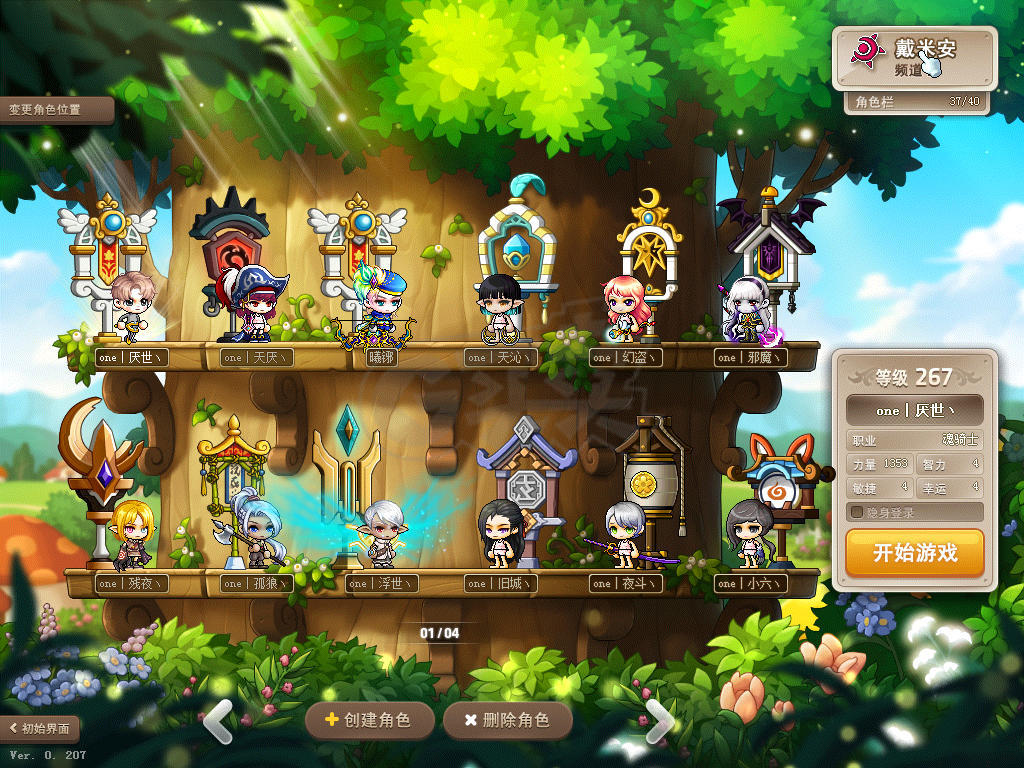Go to the next character page arrow

tap(659, 721)
